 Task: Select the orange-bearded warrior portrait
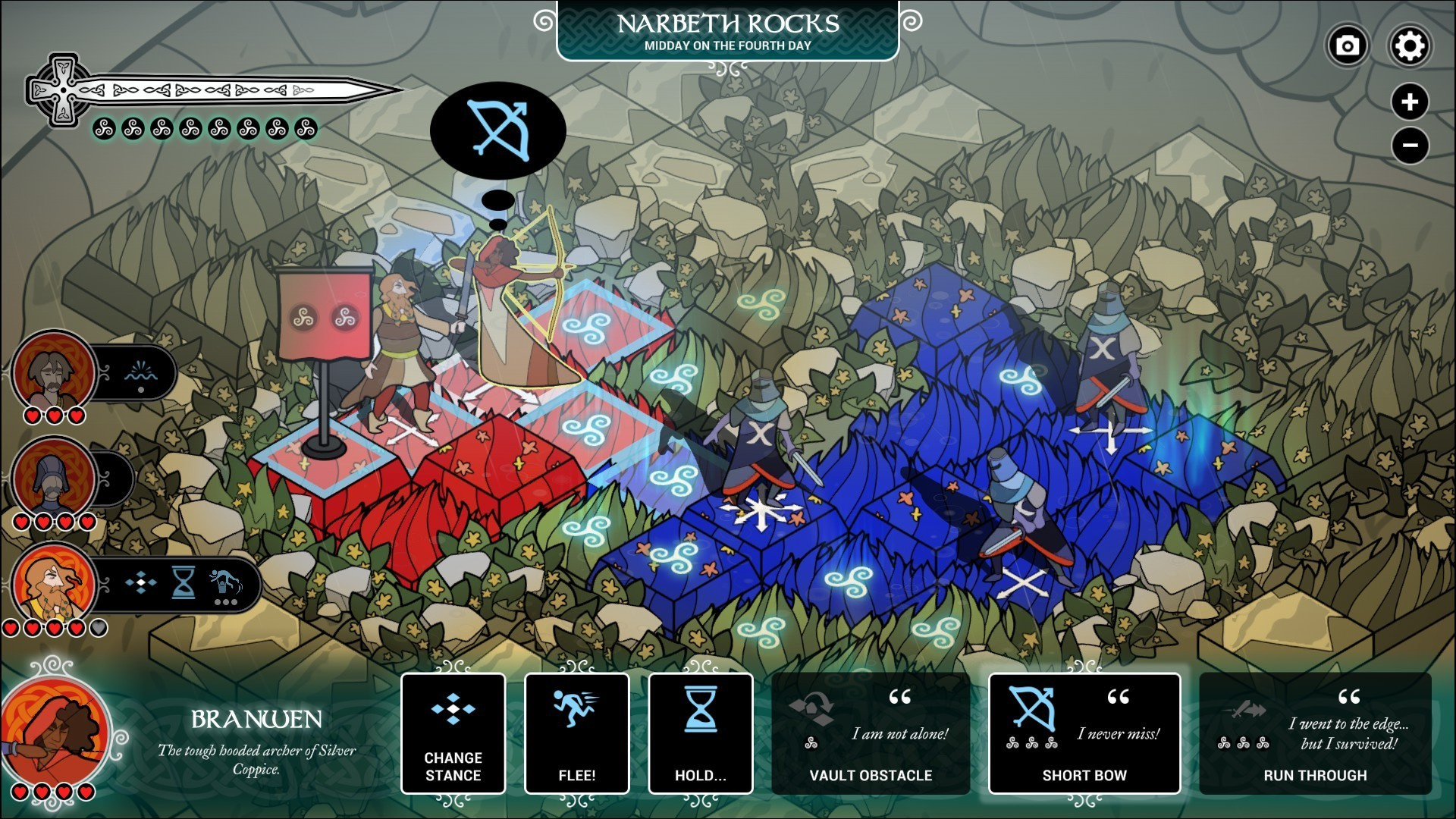pos(53,584)
